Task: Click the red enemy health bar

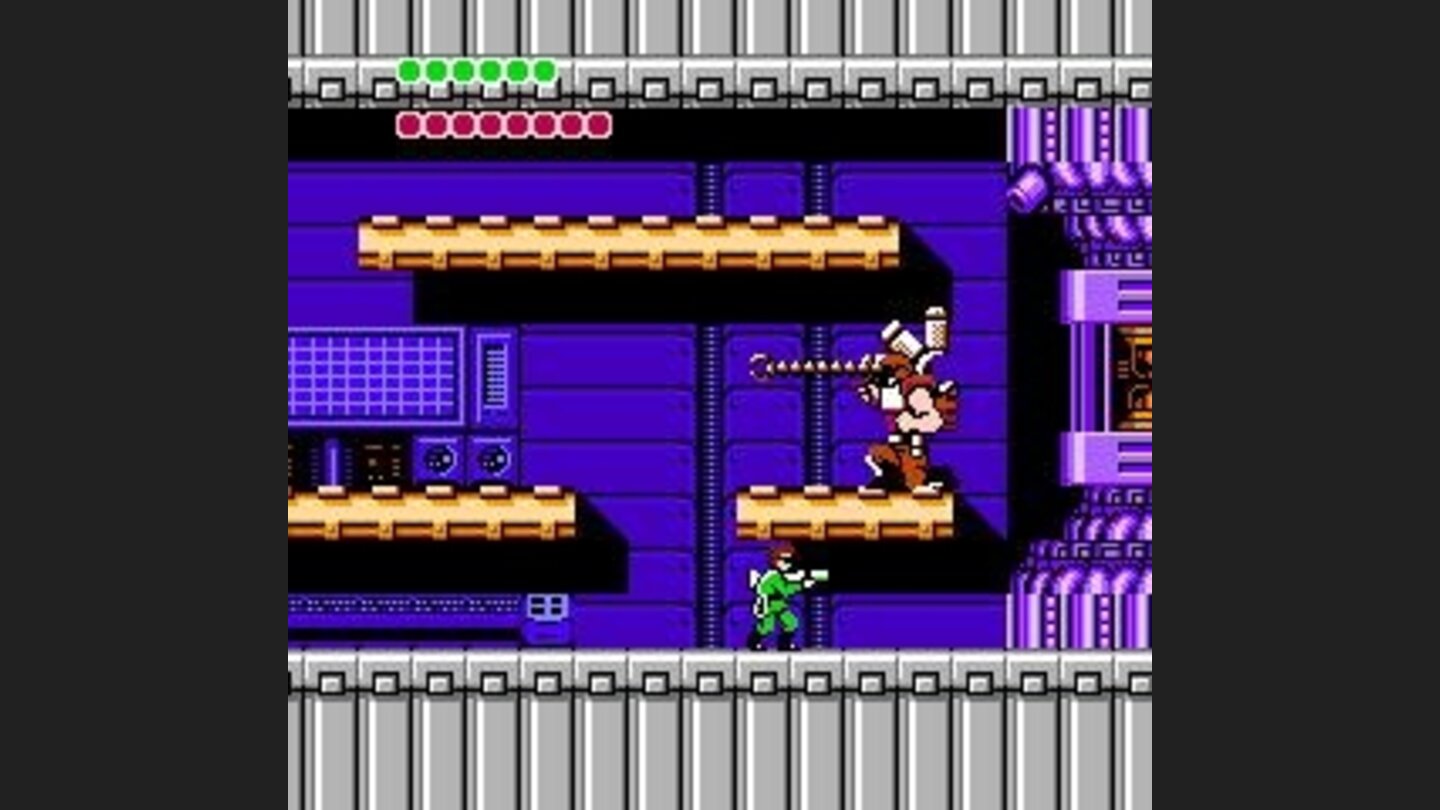Action: (500, 124)
